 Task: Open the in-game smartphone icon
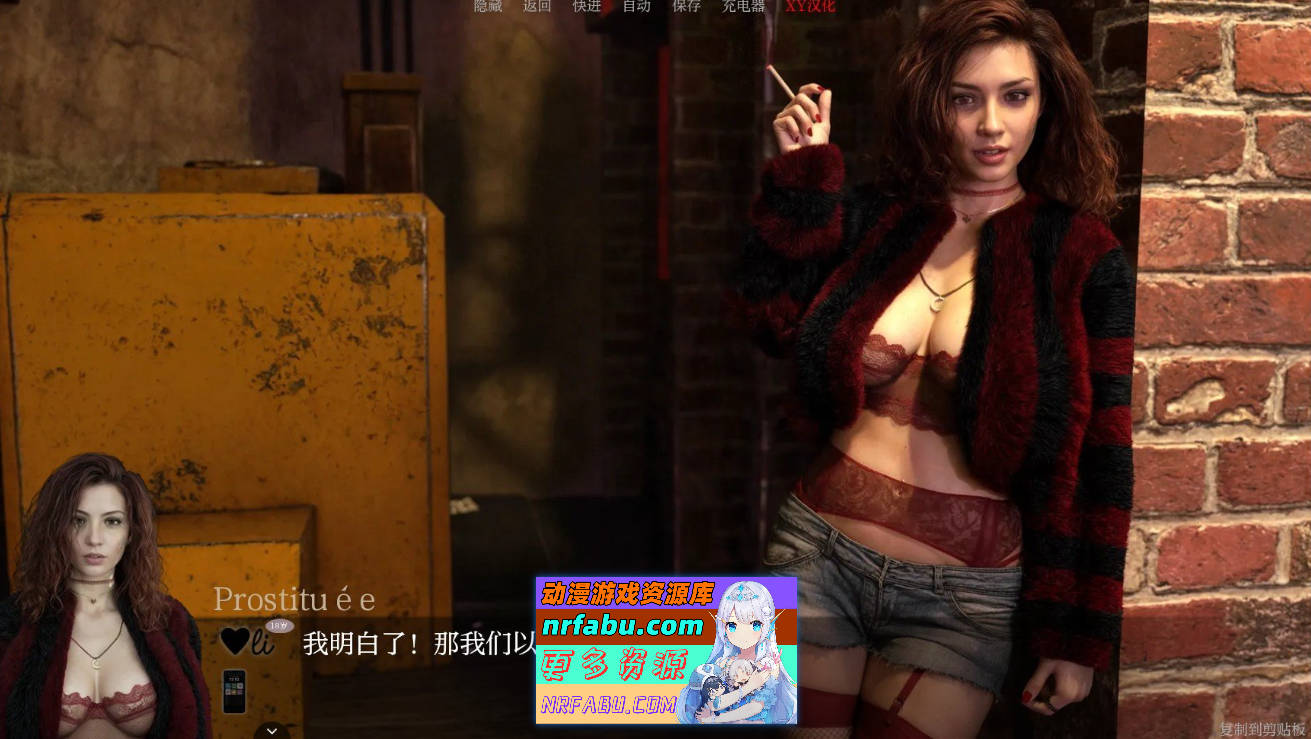[x=234, y=693]
